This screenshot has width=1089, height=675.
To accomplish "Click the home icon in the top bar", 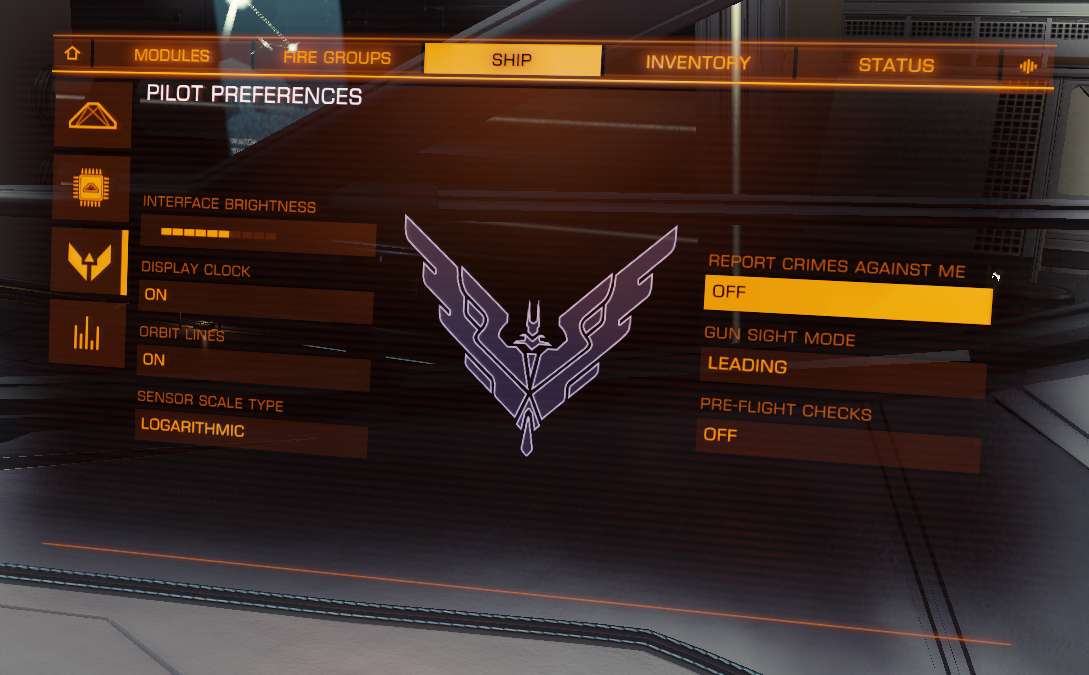I will pyautogui.click(x=72, y=54).
